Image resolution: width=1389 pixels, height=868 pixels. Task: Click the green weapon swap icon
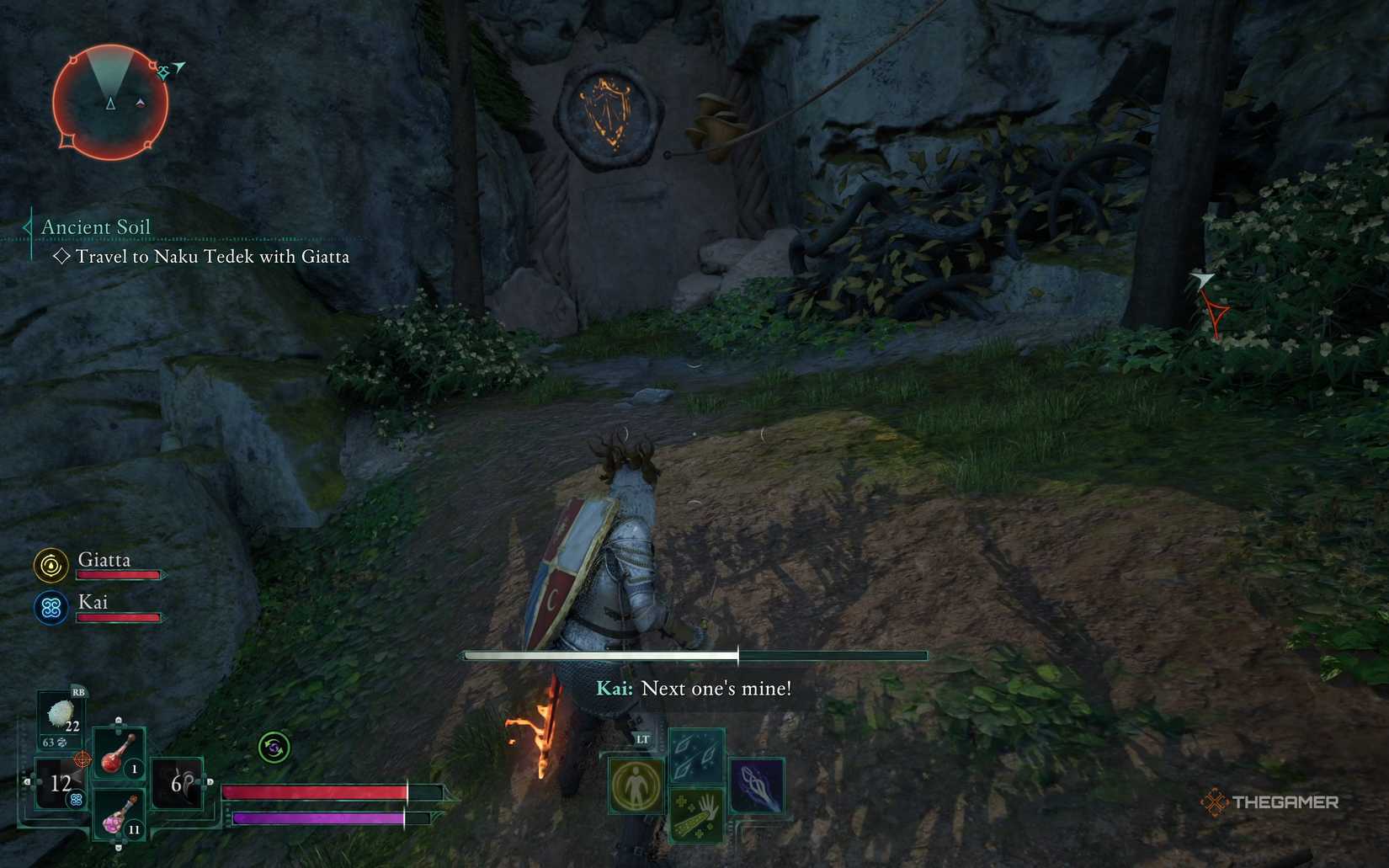click(274, 747)
